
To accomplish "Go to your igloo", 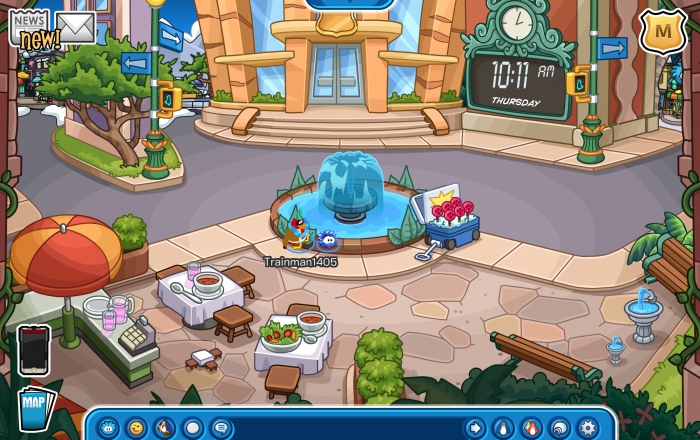I will click(559, 427).
